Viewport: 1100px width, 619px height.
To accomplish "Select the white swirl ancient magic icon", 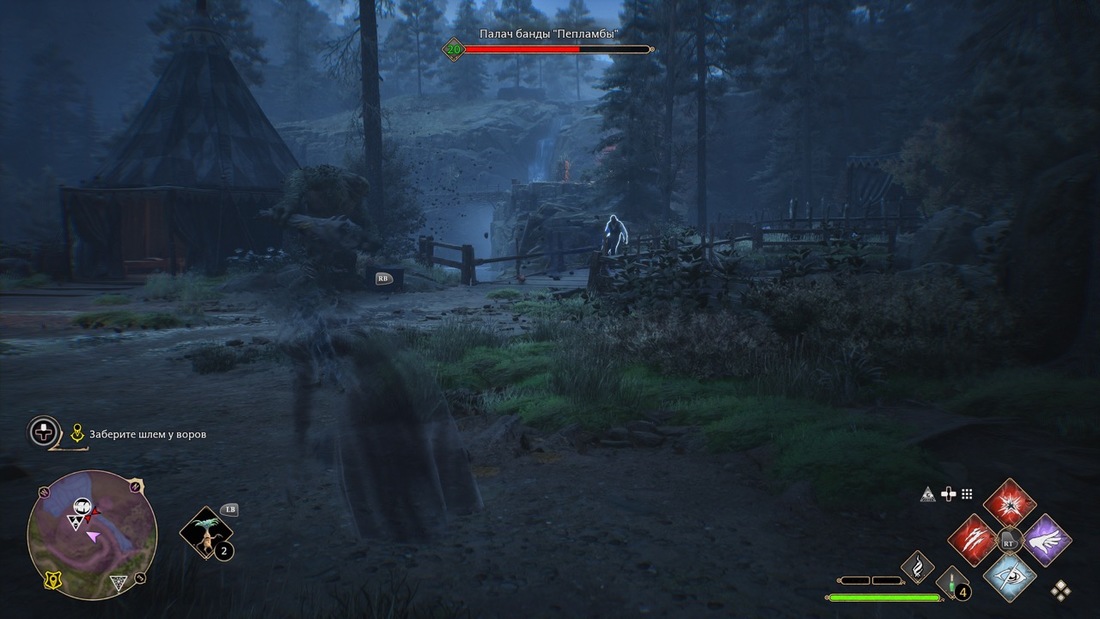I will click(916, 568).
